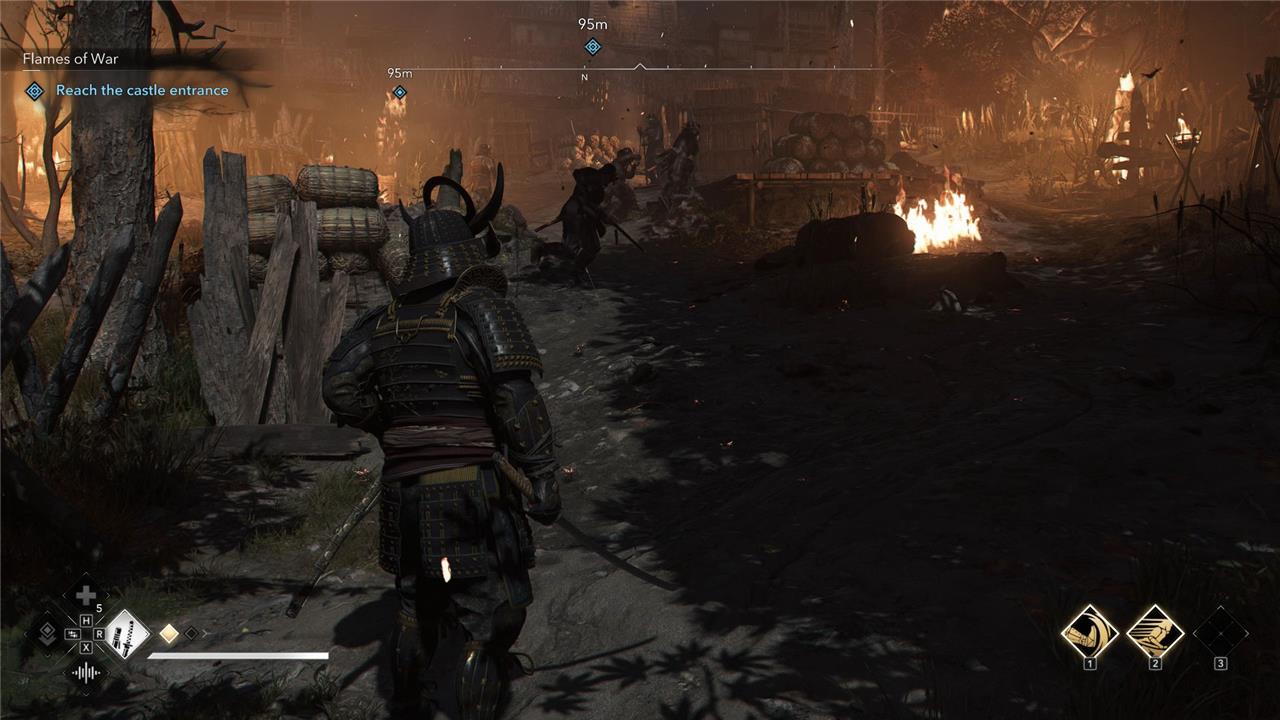1280x720 pixels.
Task: Select the empty third ability slot
Action: pyautogui.click(x=1220, y=631)
